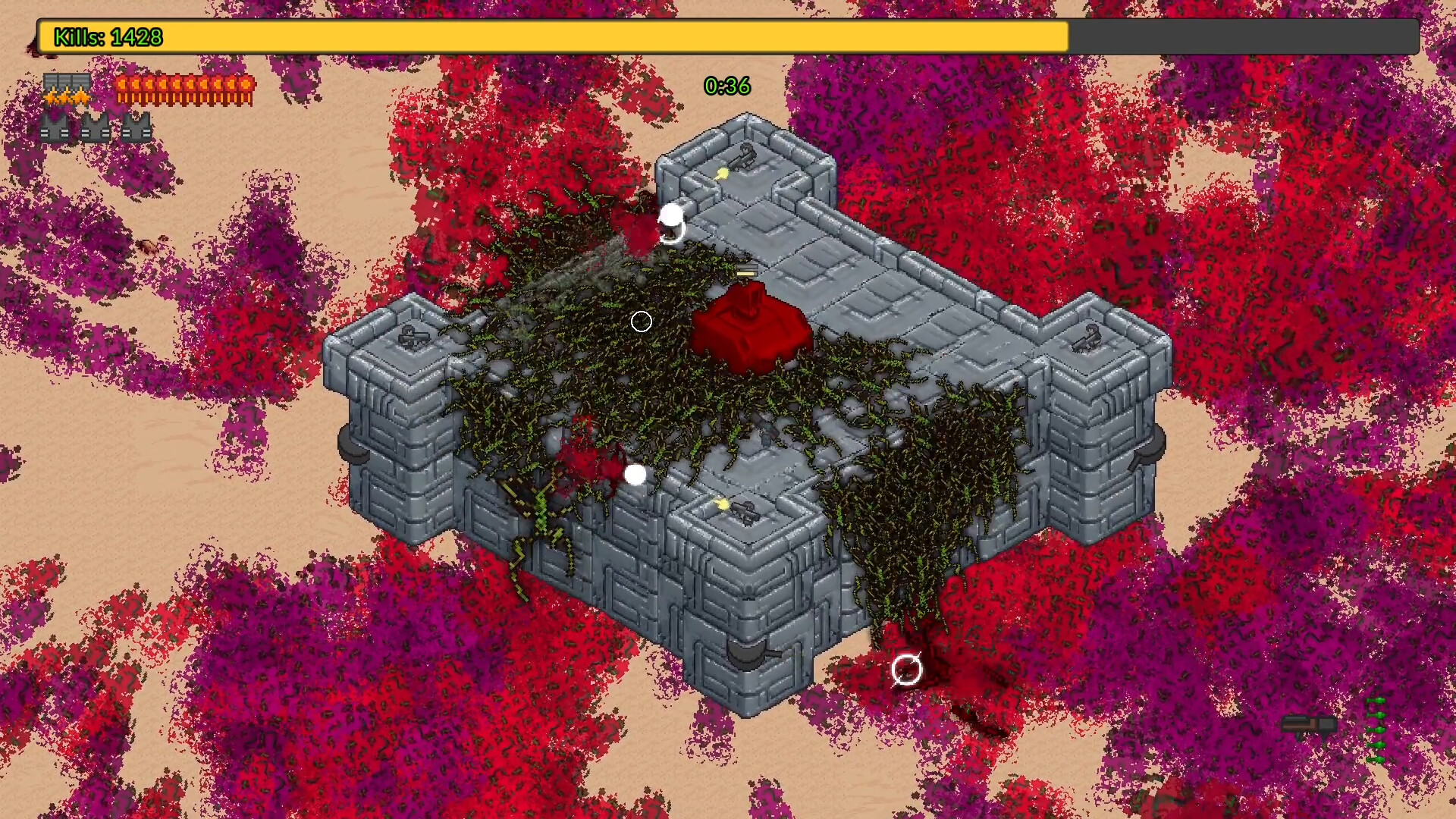1456x819 pixels.
Task: Select the gun on the right corner tower
Action: coord(1086,339)
